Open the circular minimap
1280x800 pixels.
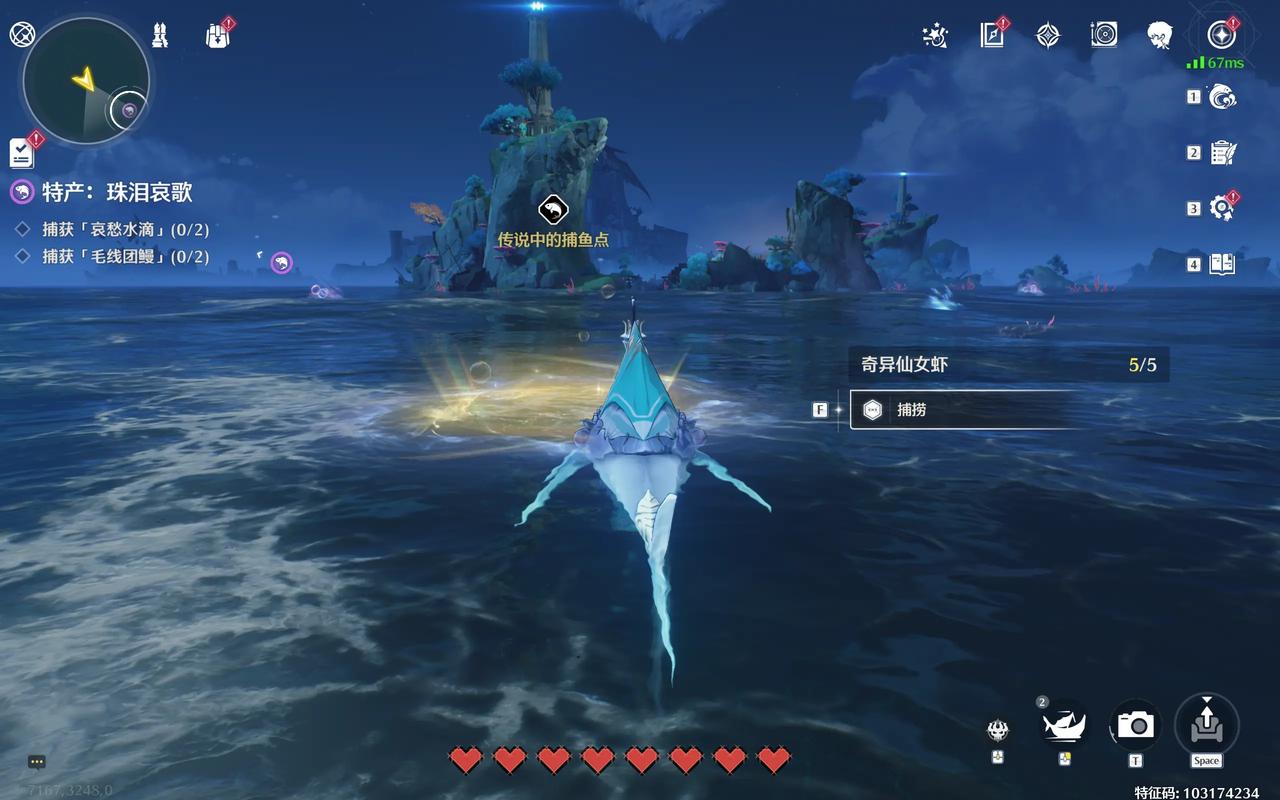coord(85,81)
